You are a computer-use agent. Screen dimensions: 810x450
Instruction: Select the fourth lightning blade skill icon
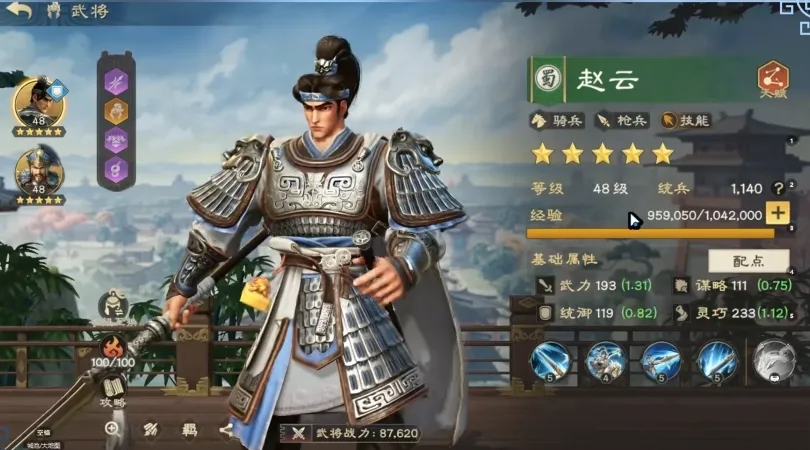click(717, 361)
